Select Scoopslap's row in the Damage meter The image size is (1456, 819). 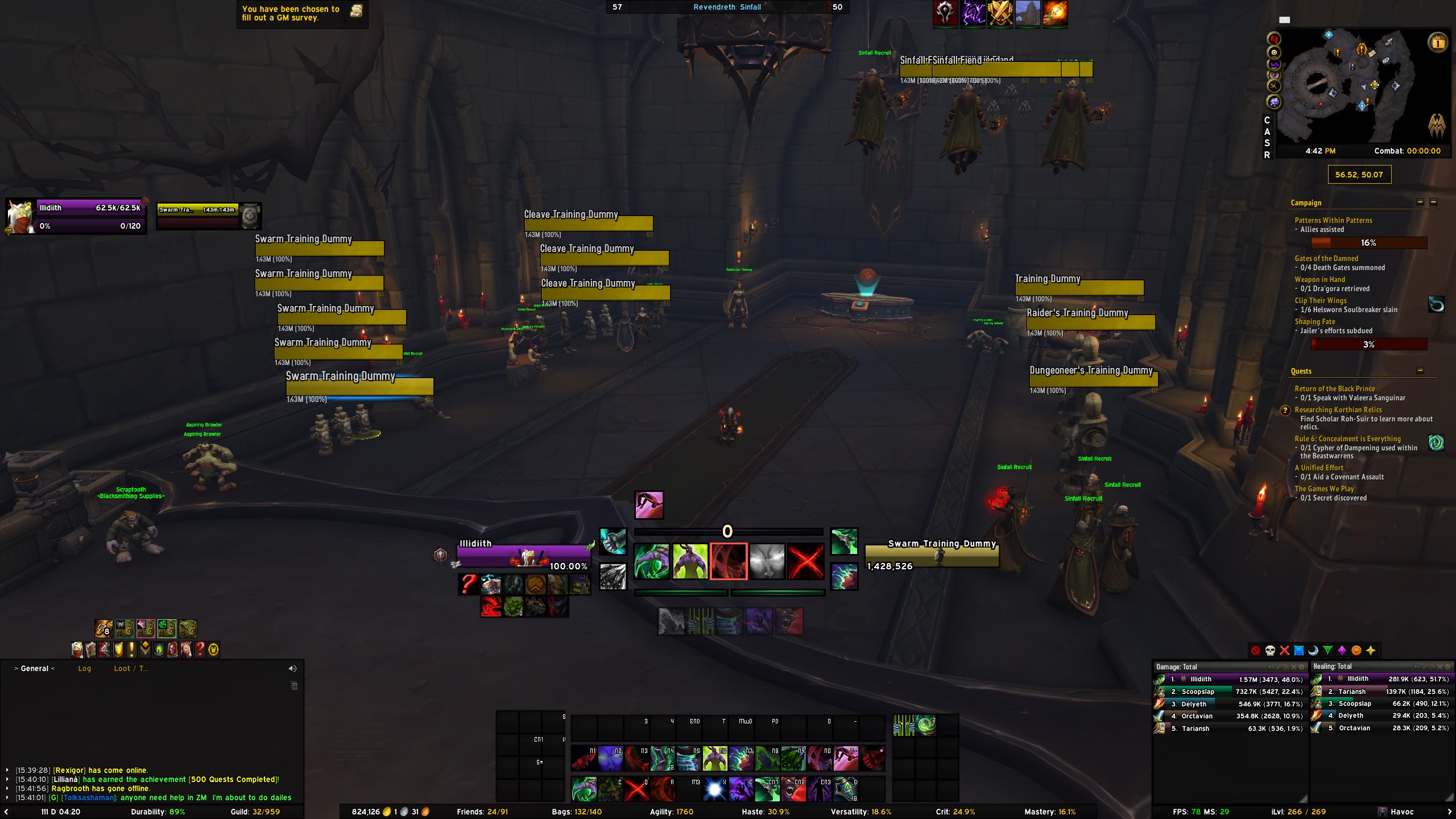[1228, 692]
